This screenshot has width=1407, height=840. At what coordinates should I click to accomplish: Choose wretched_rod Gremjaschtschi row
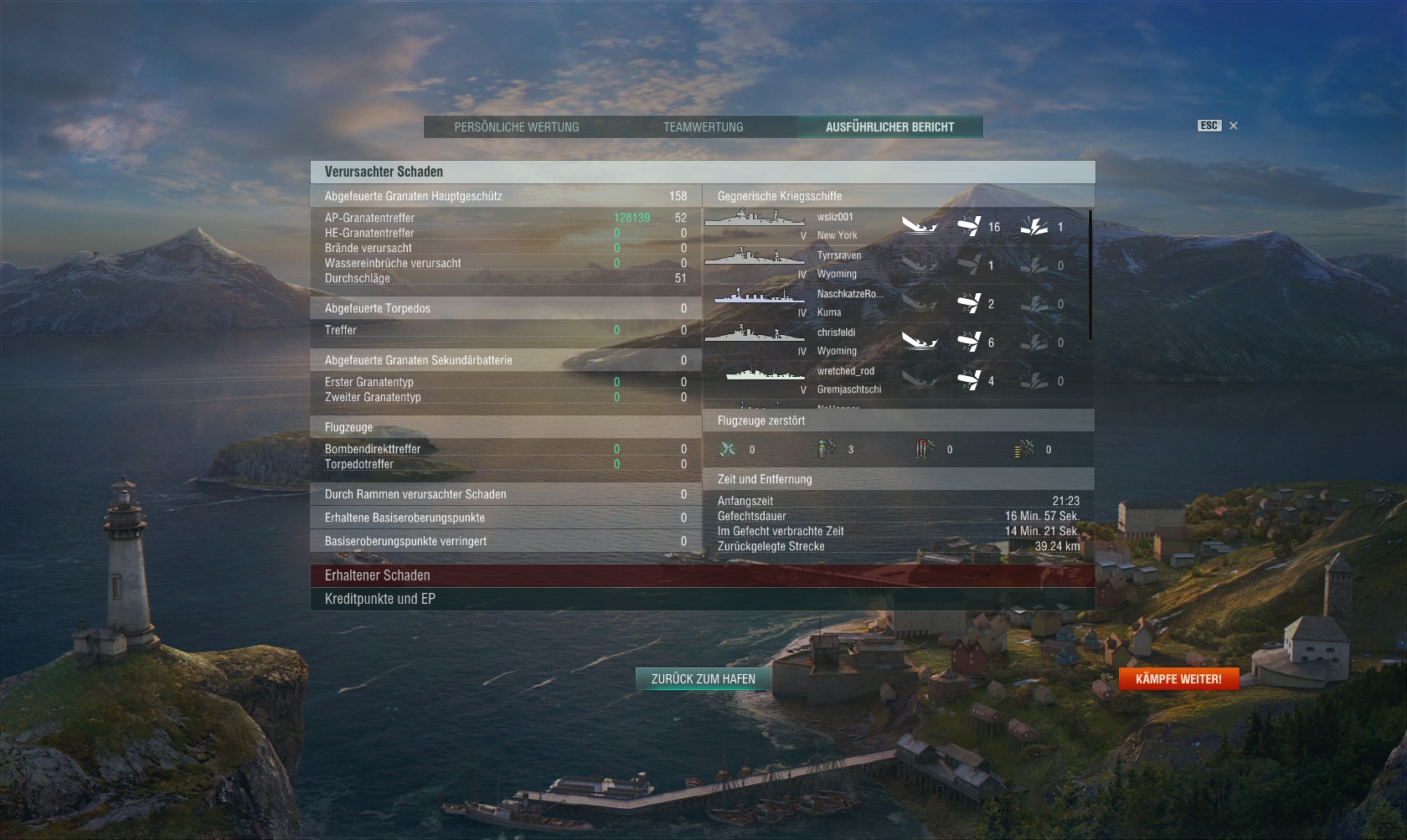tap(894, 380)
